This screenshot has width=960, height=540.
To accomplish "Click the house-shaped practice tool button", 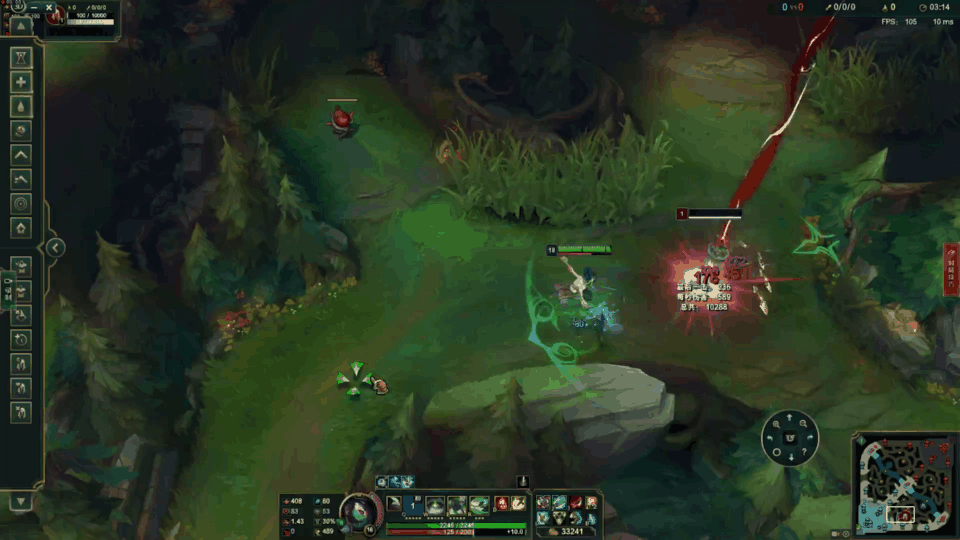I will pos(21,228).
